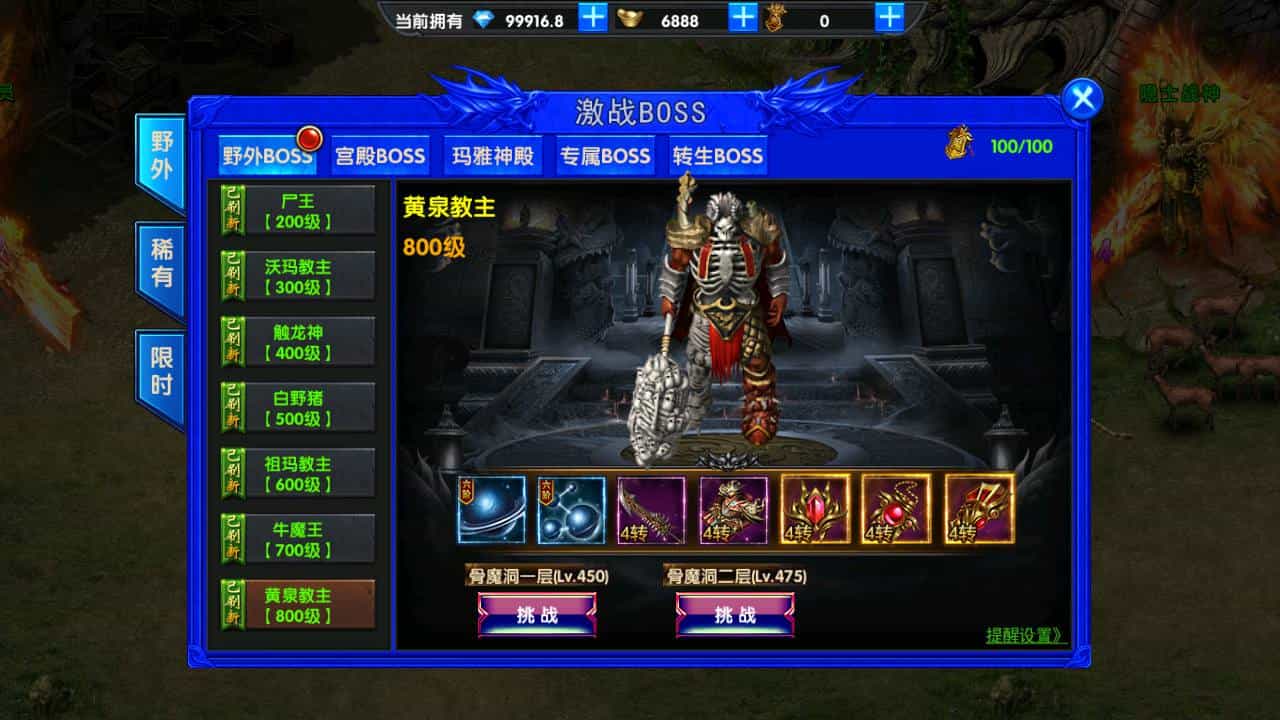Viewport: 1280px width, 720px height.
Task: Click the 4转 armor set reward icon
Action: click(x=736, y=512)
